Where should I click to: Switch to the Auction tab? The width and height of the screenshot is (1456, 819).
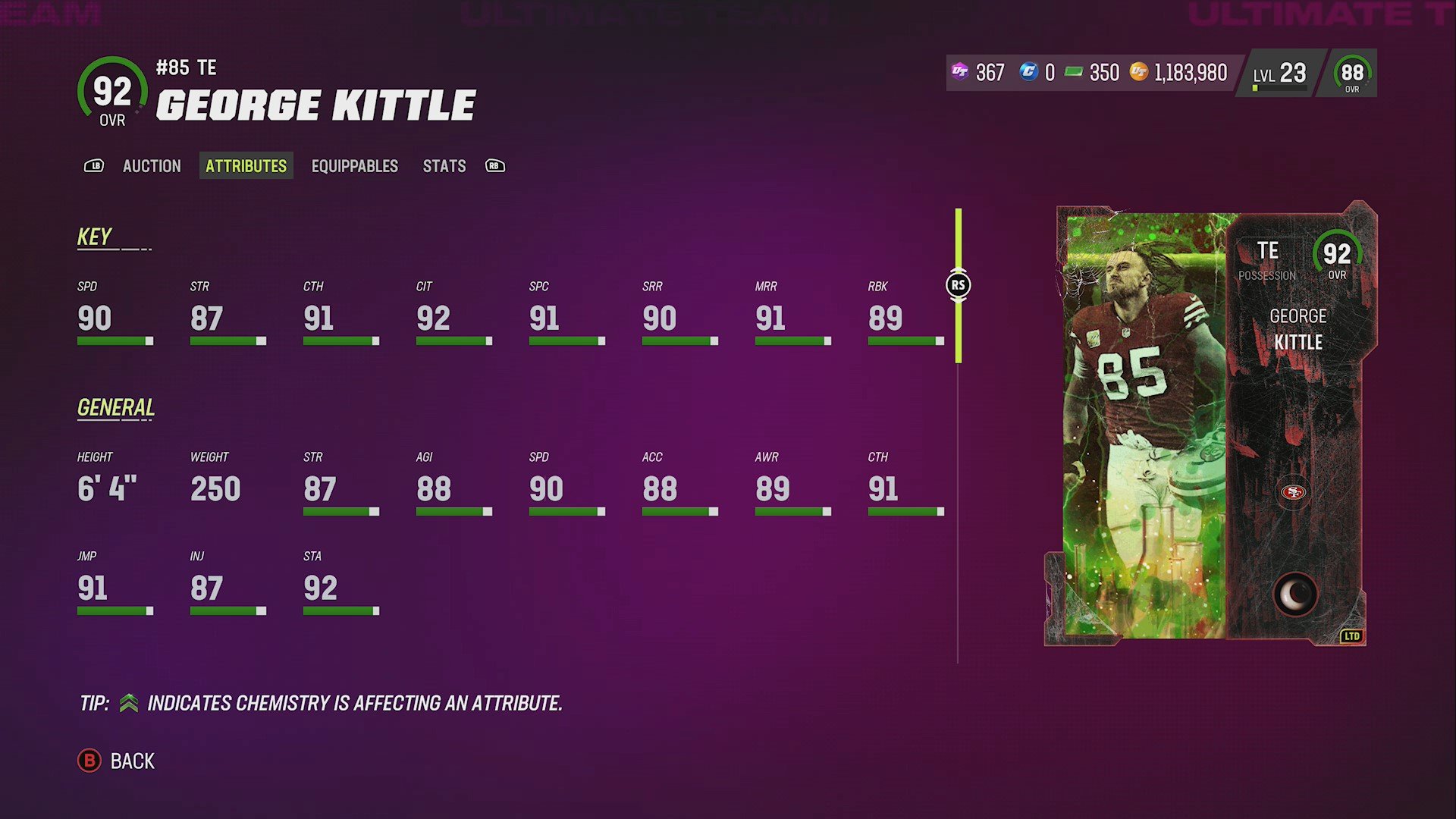[x=152, y=166]
